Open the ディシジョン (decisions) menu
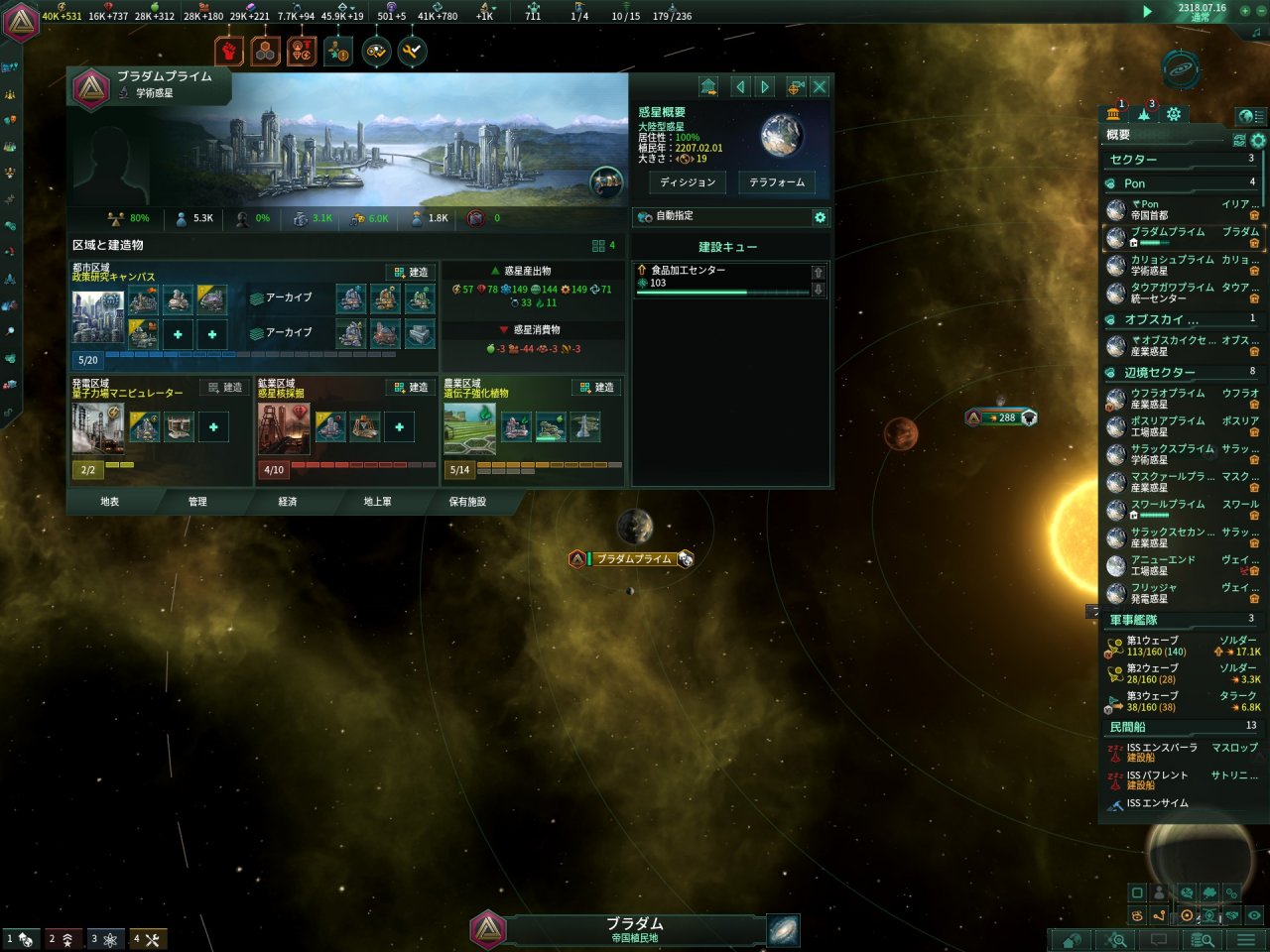The width and height of the screenshot is (1270, 952). point(688,182)
